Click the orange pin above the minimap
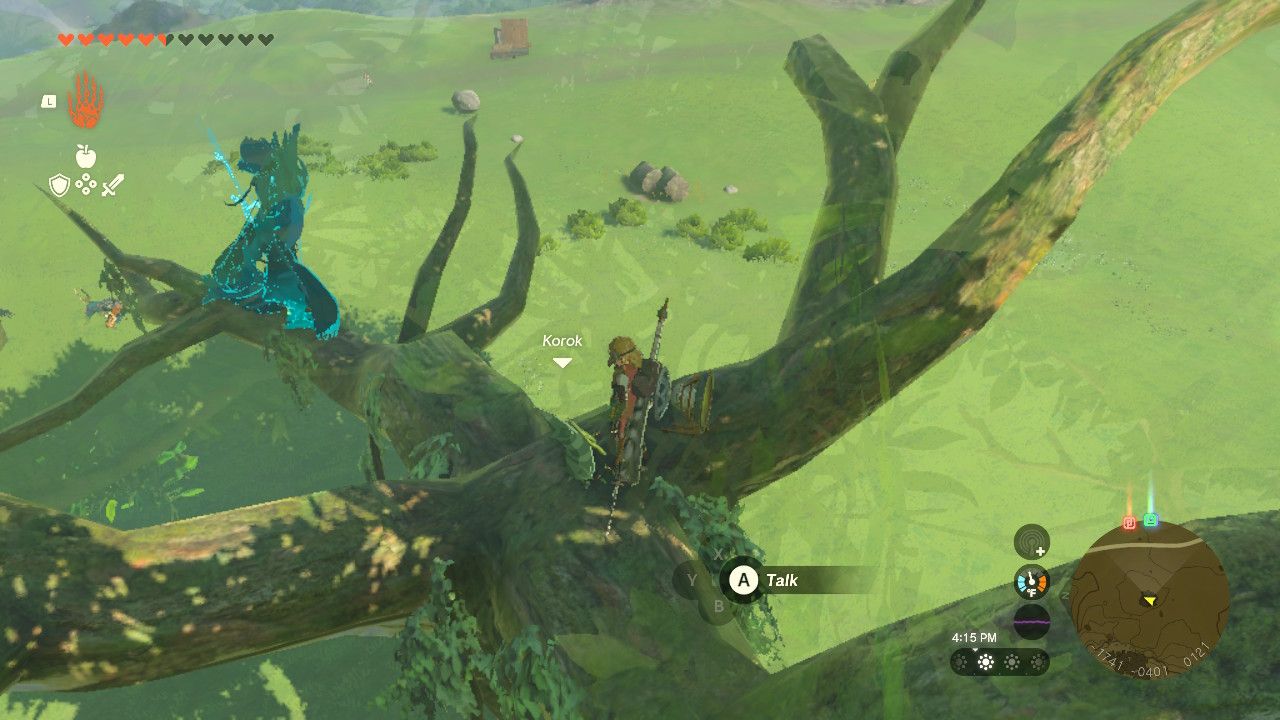Image resolution: width=1280 pixels, height=720 pixels. pyautogui.click(x=1128, y=524)
